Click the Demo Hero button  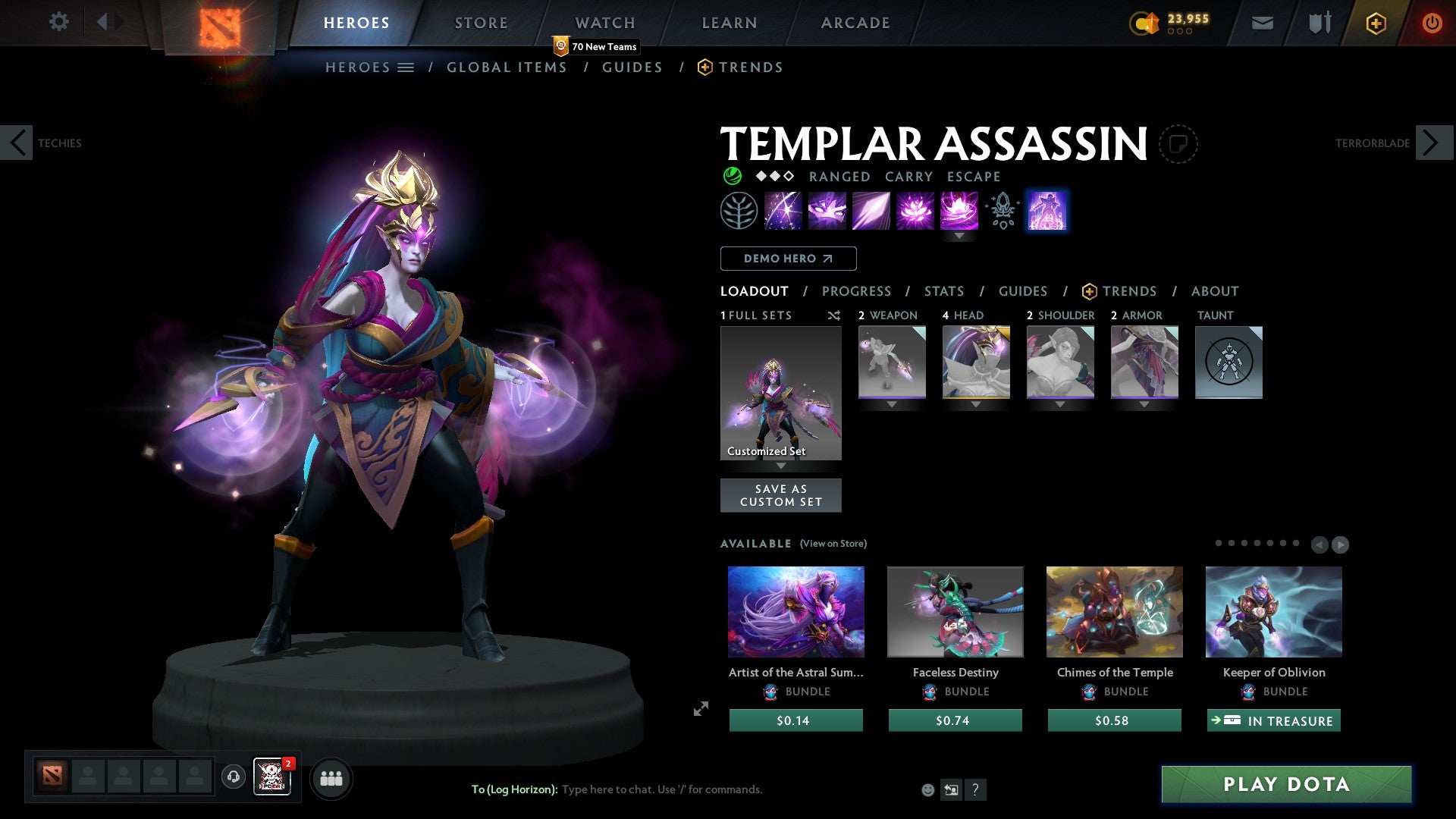[788, 259]
